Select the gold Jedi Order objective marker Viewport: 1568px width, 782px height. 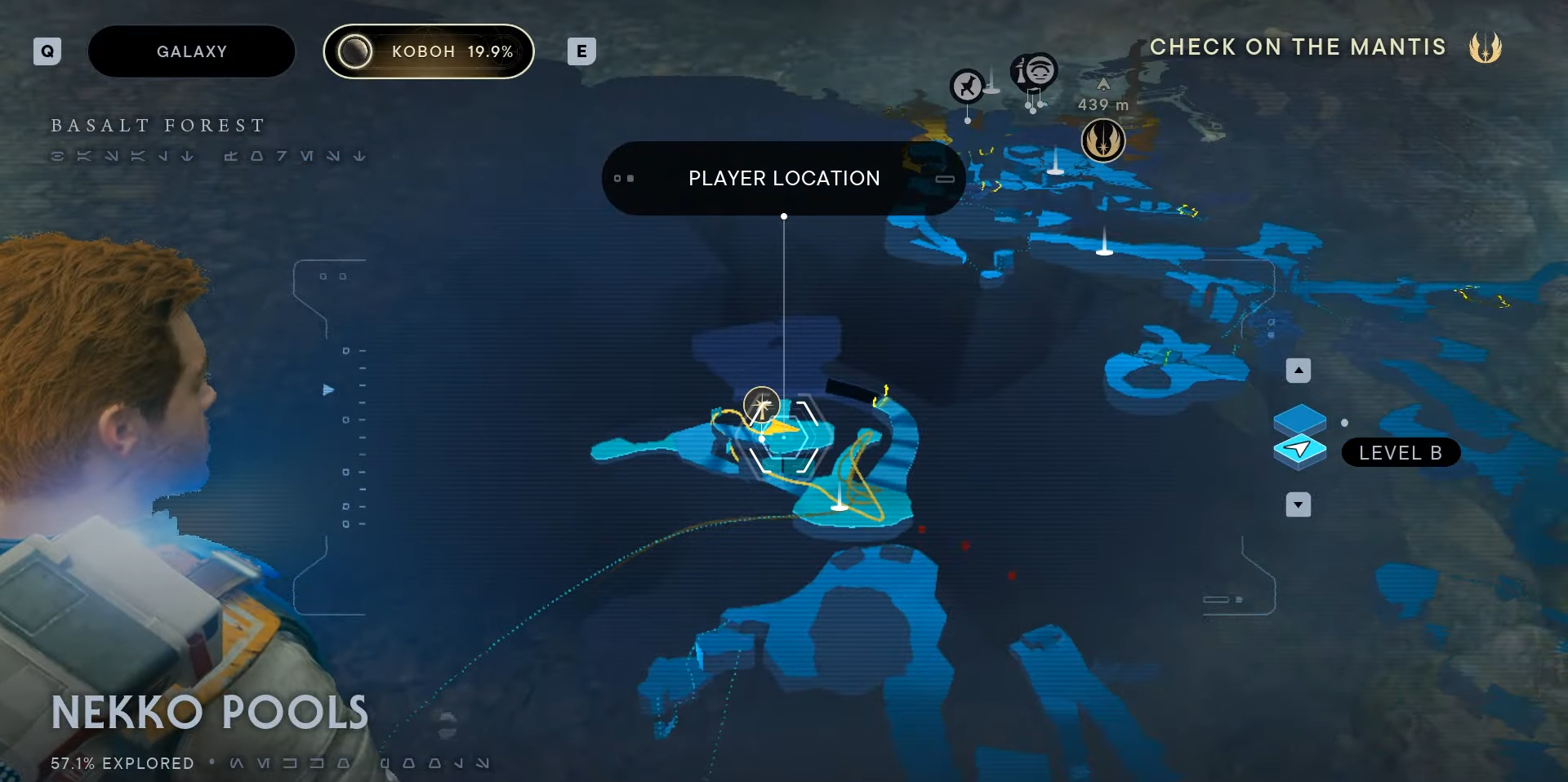click(x=1102, y=140)
